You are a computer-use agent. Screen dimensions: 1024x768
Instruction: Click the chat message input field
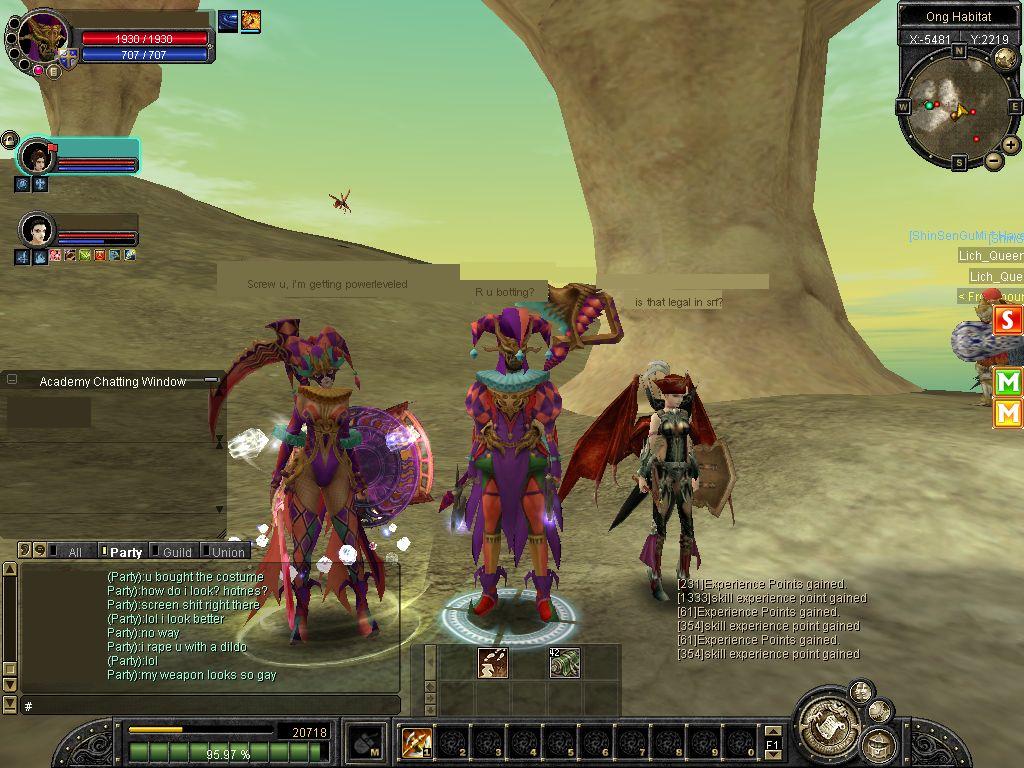[210, 706]
